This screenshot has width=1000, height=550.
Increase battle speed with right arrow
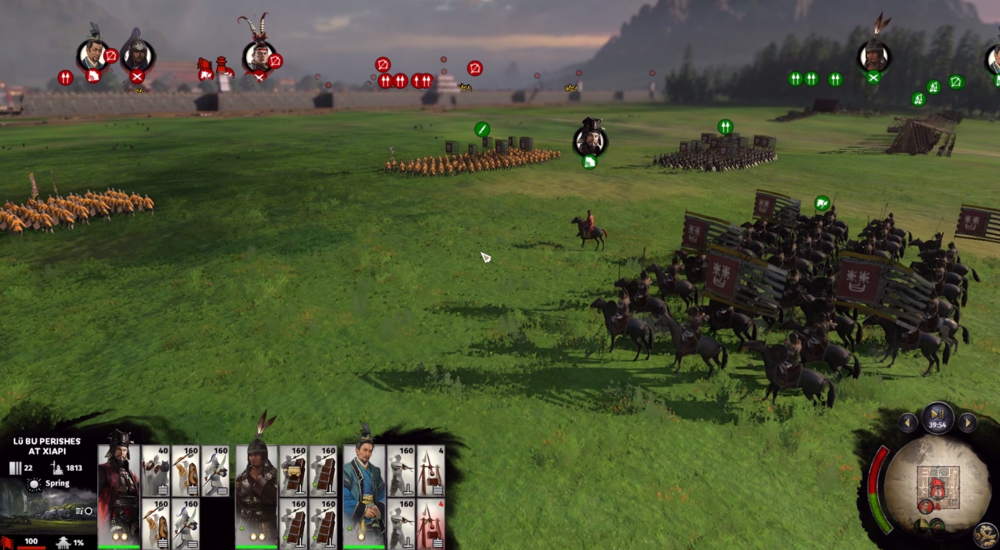pos(967,423)
